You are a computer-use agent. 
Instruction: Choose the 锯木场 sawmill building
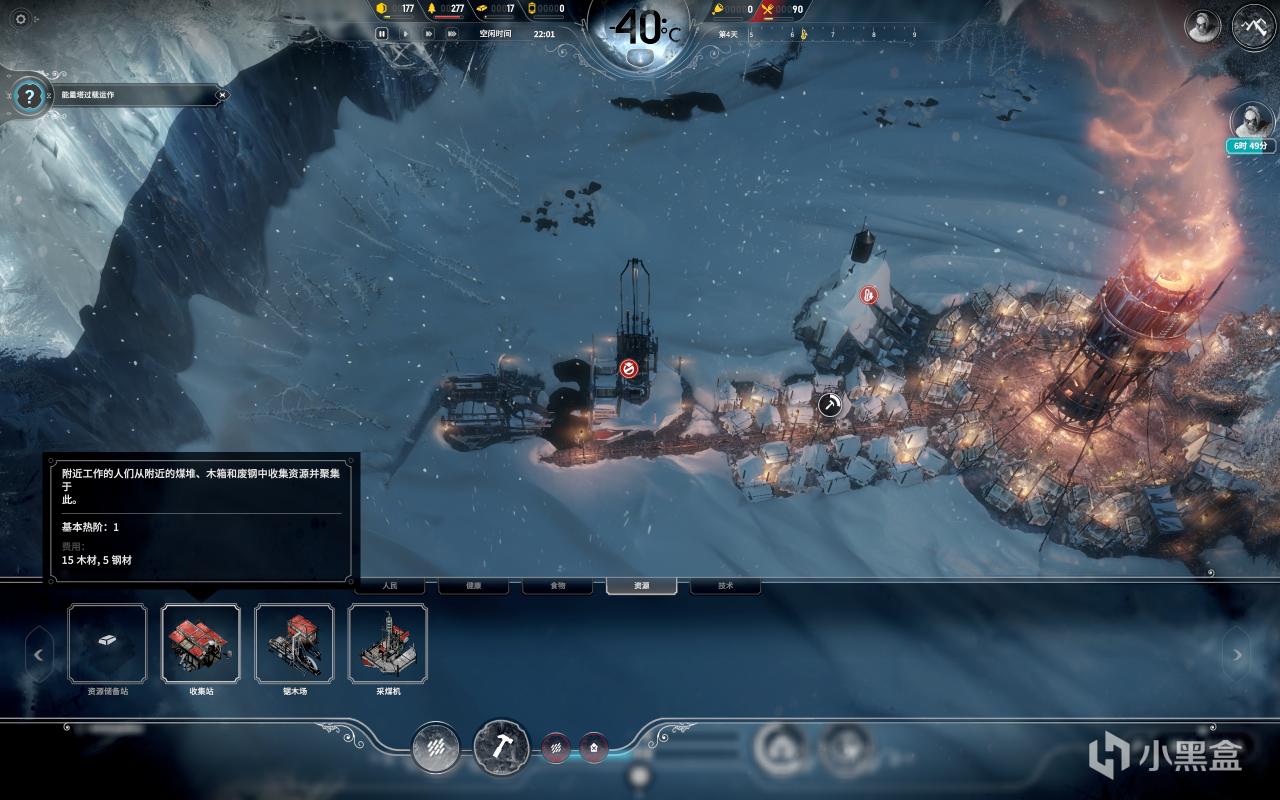coord(294,643)
